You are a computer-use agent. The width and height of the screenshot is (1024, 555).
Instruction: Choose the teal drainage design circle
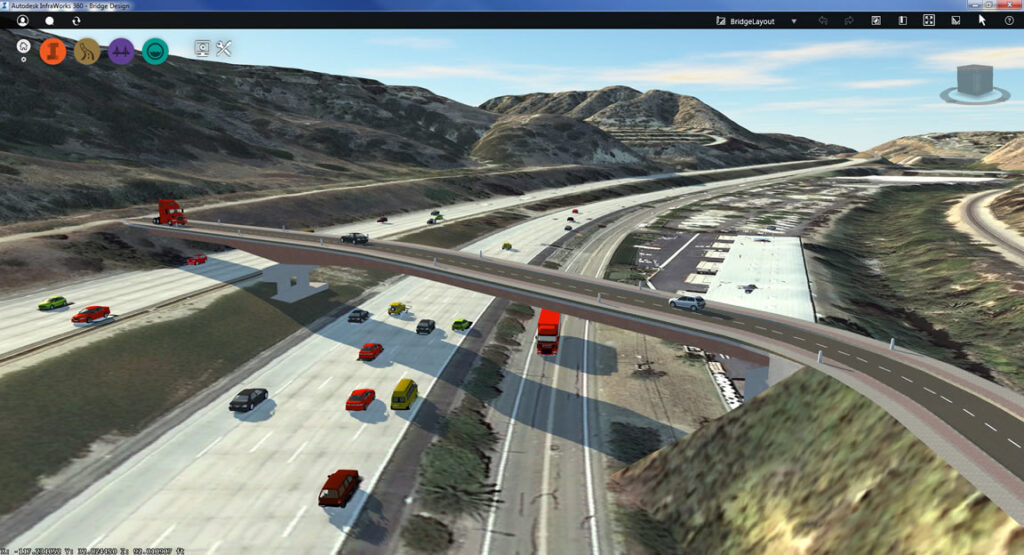(x=155, y=51)
